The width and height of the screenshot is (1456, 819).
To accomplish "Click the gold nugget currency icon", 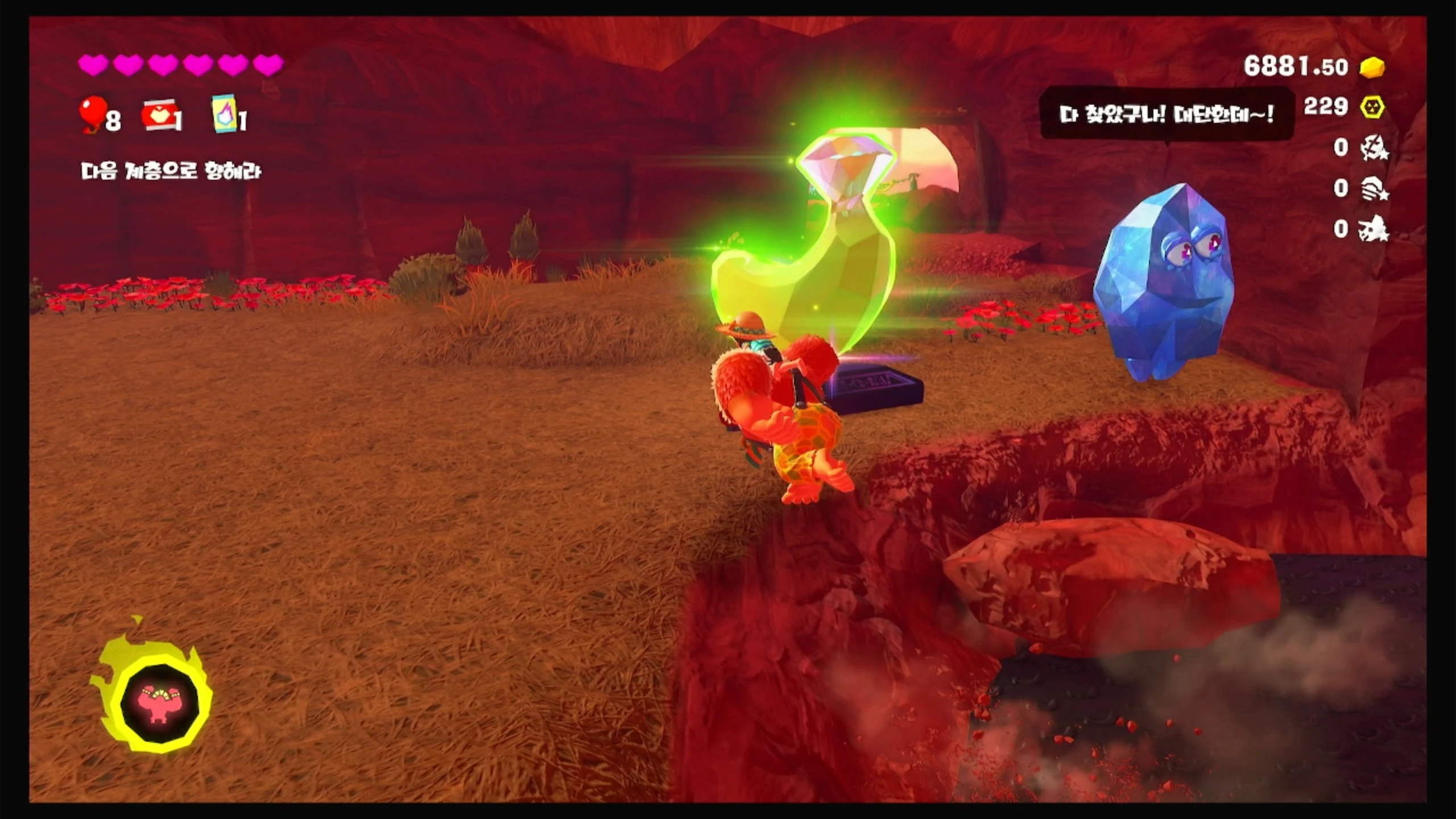I will coord(1372,67).
